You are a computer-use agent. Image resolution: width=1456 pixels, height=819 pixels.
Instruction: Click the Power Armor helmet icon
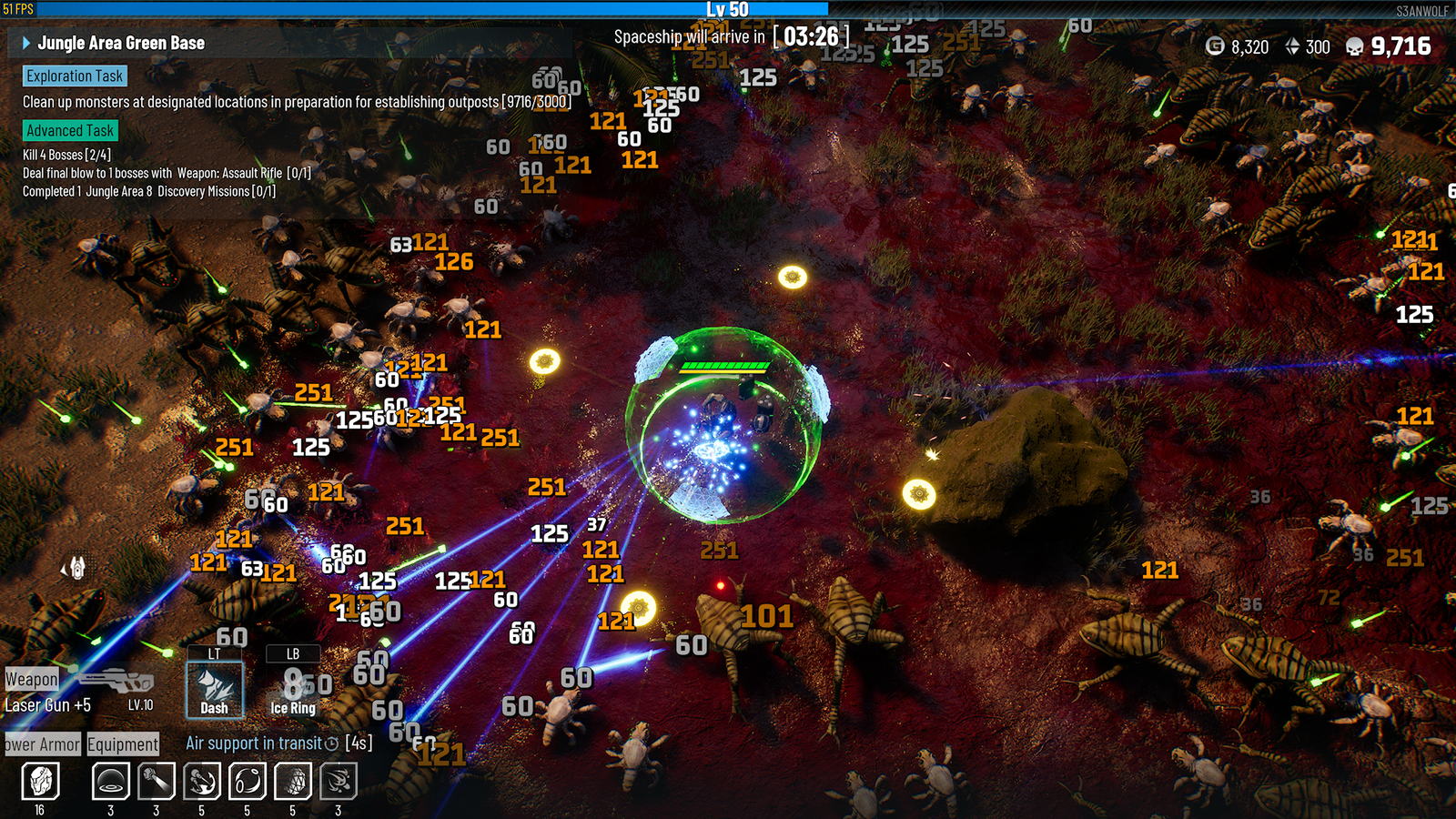(x=40, y=781)
